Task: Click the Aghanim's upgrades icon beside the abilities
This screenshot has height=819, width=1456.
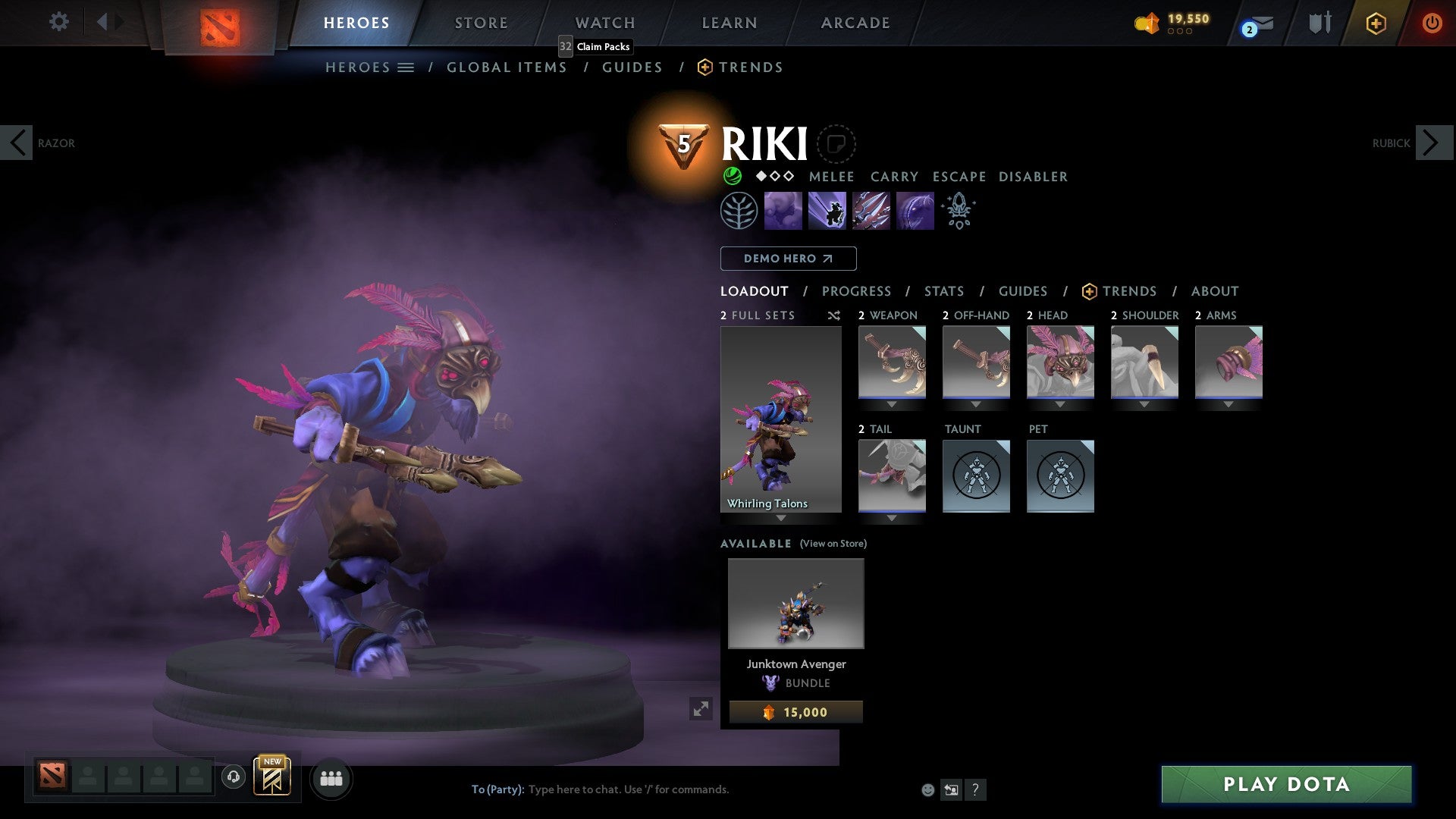Action: click(959, 210)
